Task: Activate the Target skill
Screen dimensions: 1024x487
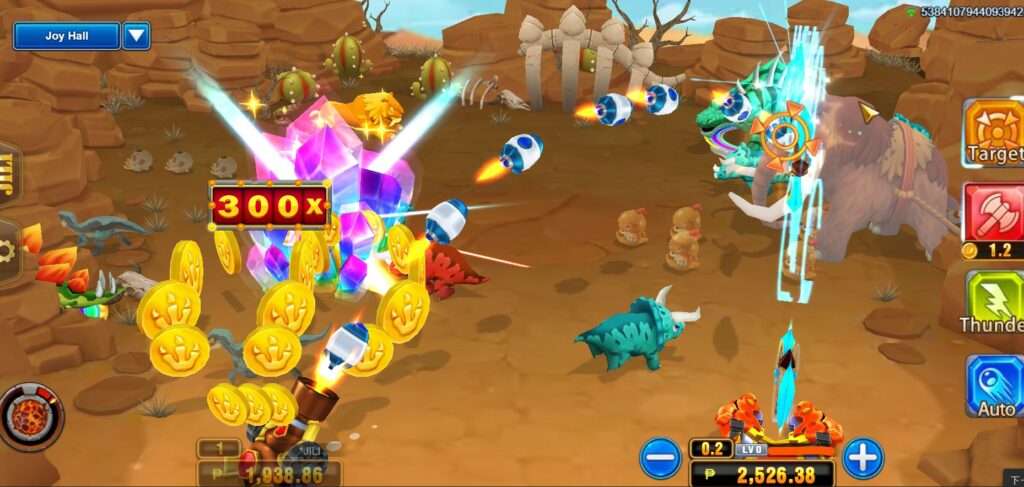Action: (994, 132)
